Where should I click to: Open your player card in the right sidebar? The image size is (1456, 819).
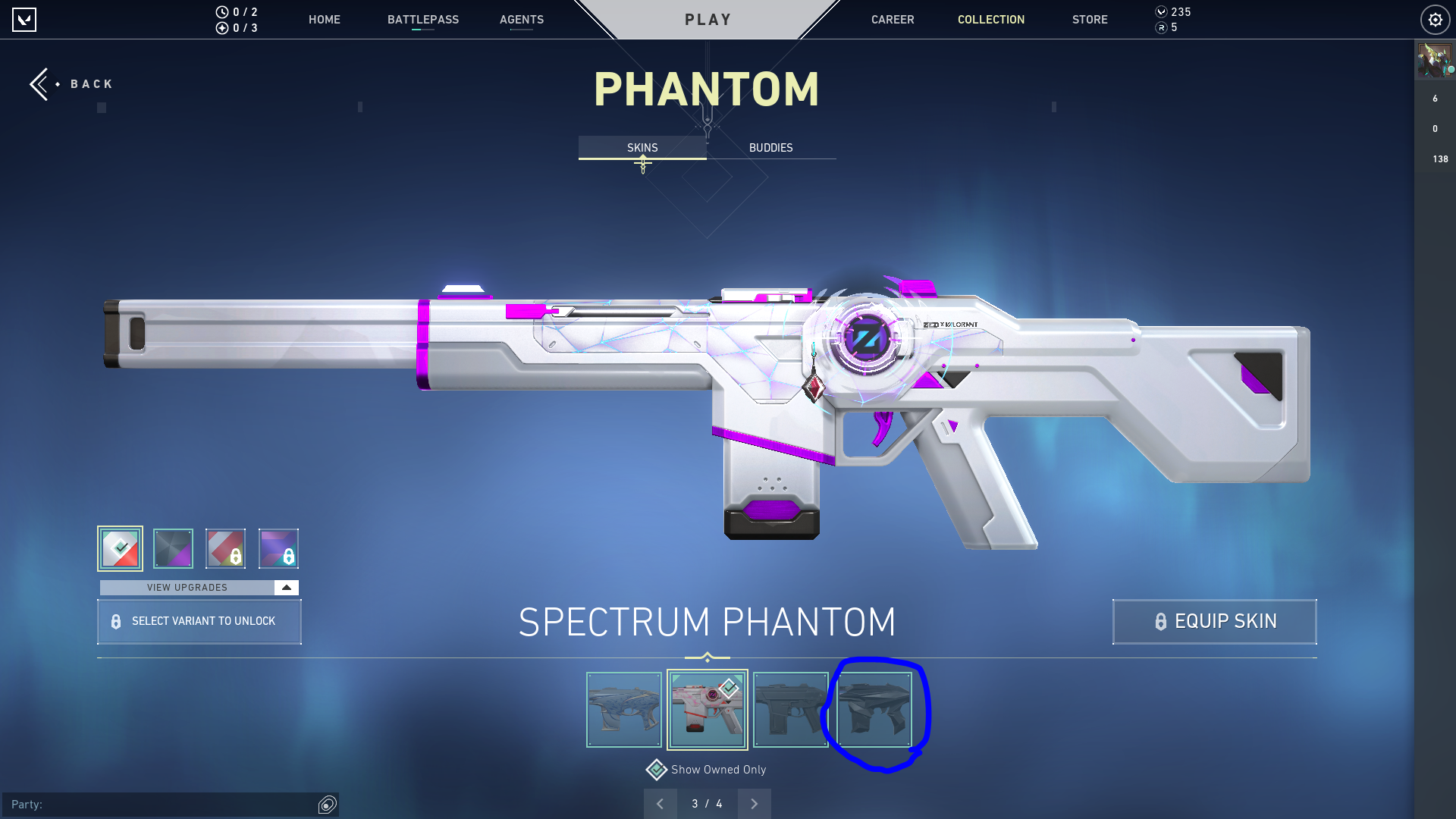click(1434, 60)
